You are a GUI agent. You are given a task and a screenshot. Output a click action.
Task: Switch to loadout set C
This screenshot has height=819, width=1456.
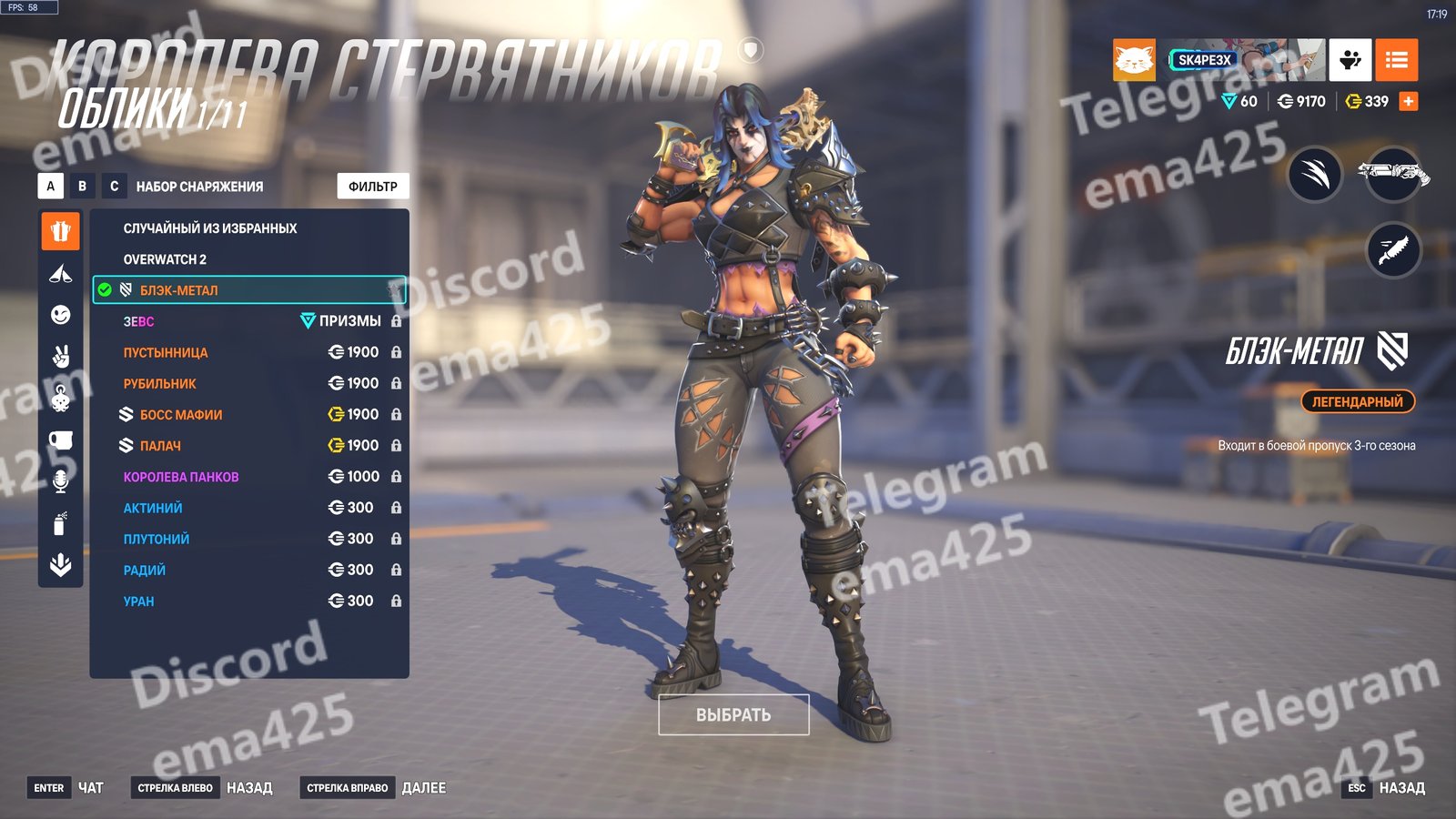[x=114, y=186]
